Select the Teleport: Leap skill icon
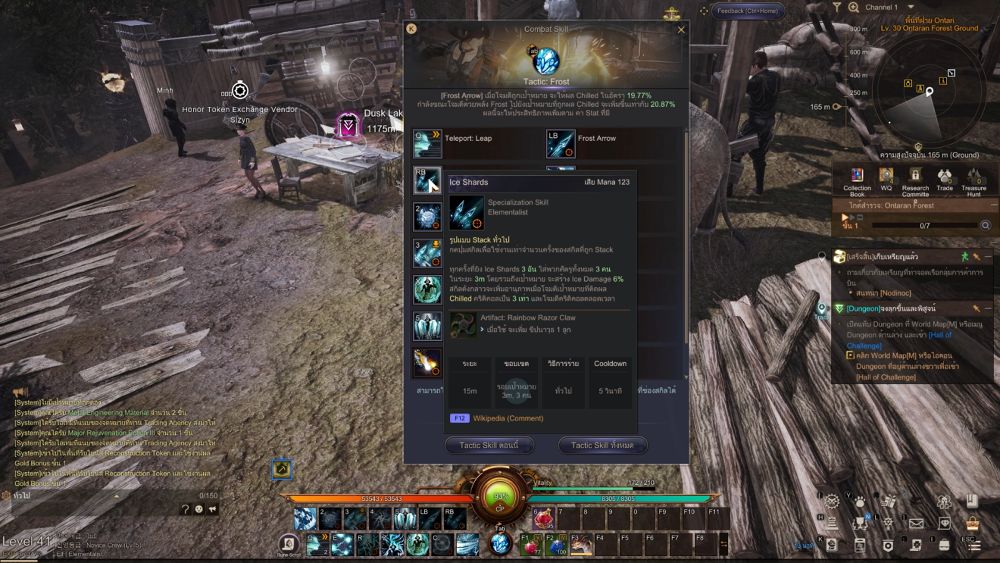This screenshot has height=563, width=1000. 427,144
